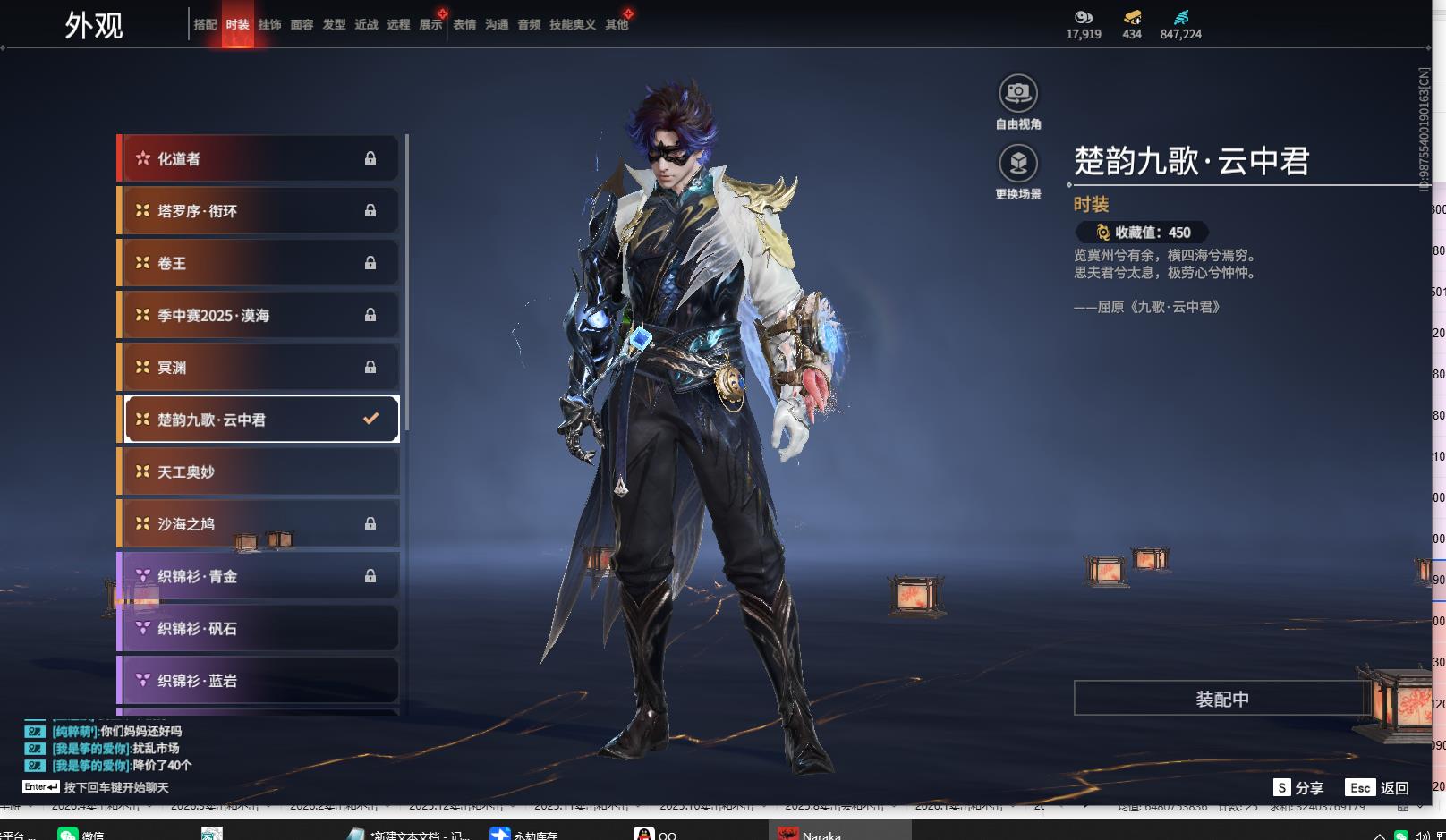Screen dimensions: 1446x840
Task: Show the 展示 tab
Action: click(430, 25)
